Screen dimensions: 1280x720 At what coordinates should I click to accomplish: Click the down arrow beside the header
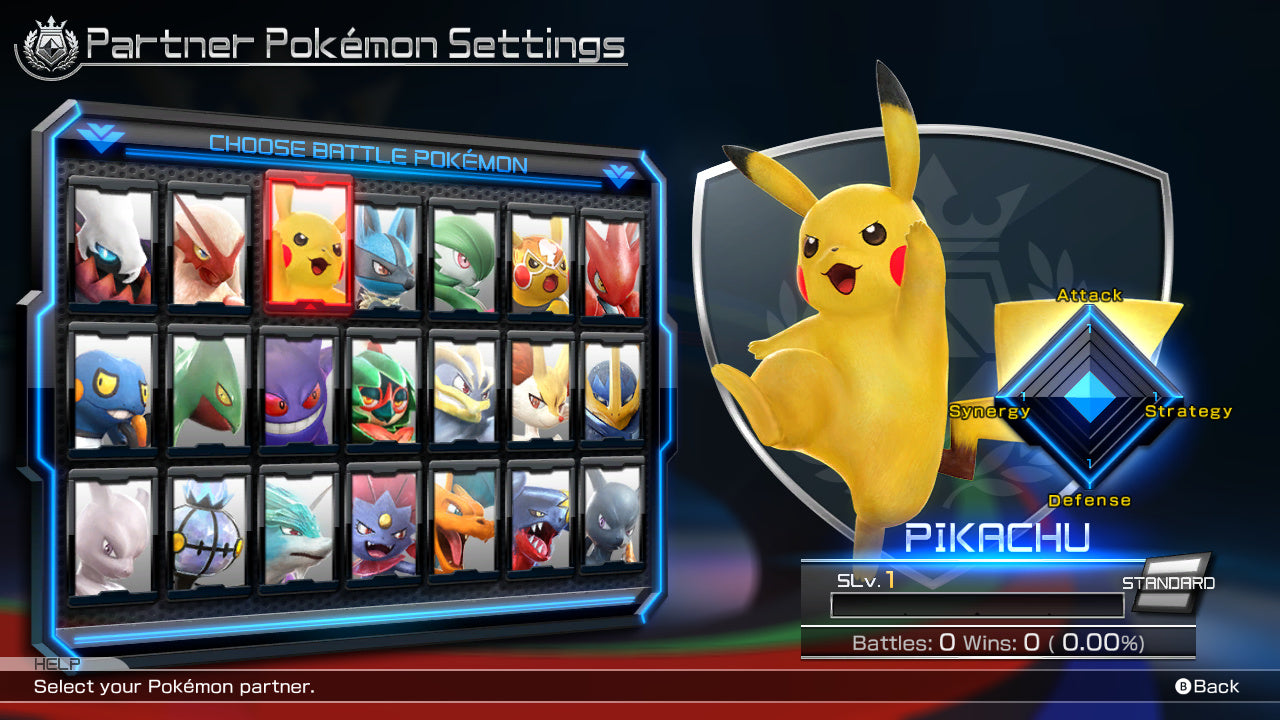[x=621, y=173]
